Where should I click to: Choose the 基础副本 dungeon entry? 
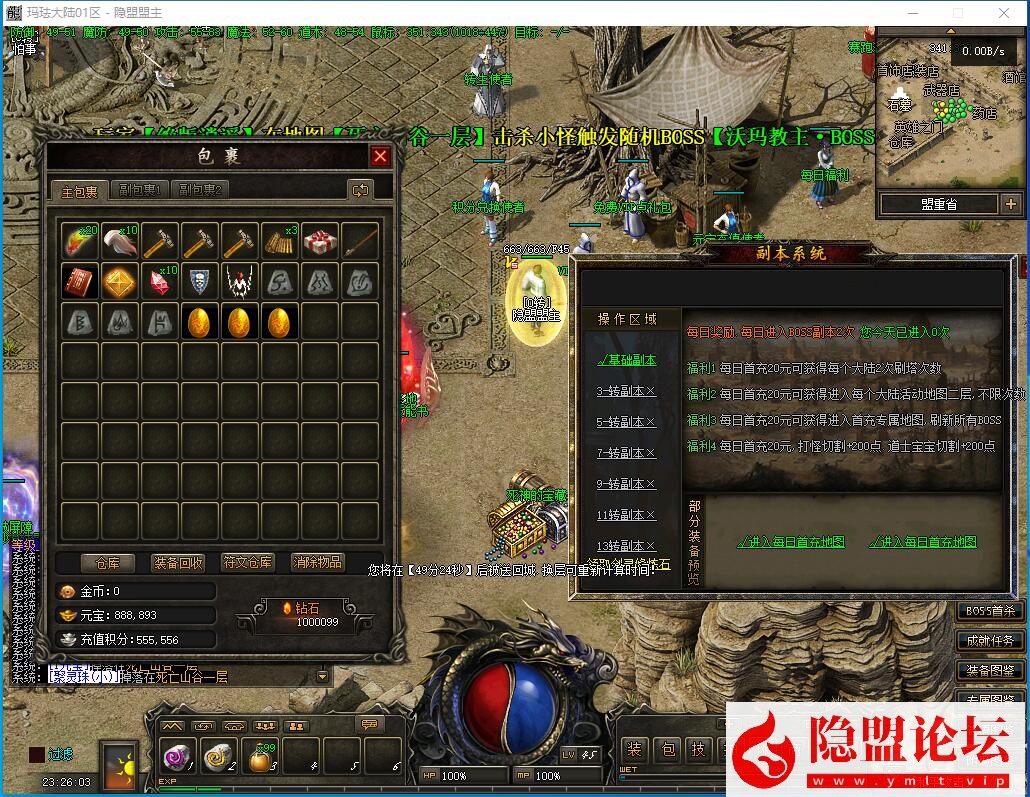[626, 360]
